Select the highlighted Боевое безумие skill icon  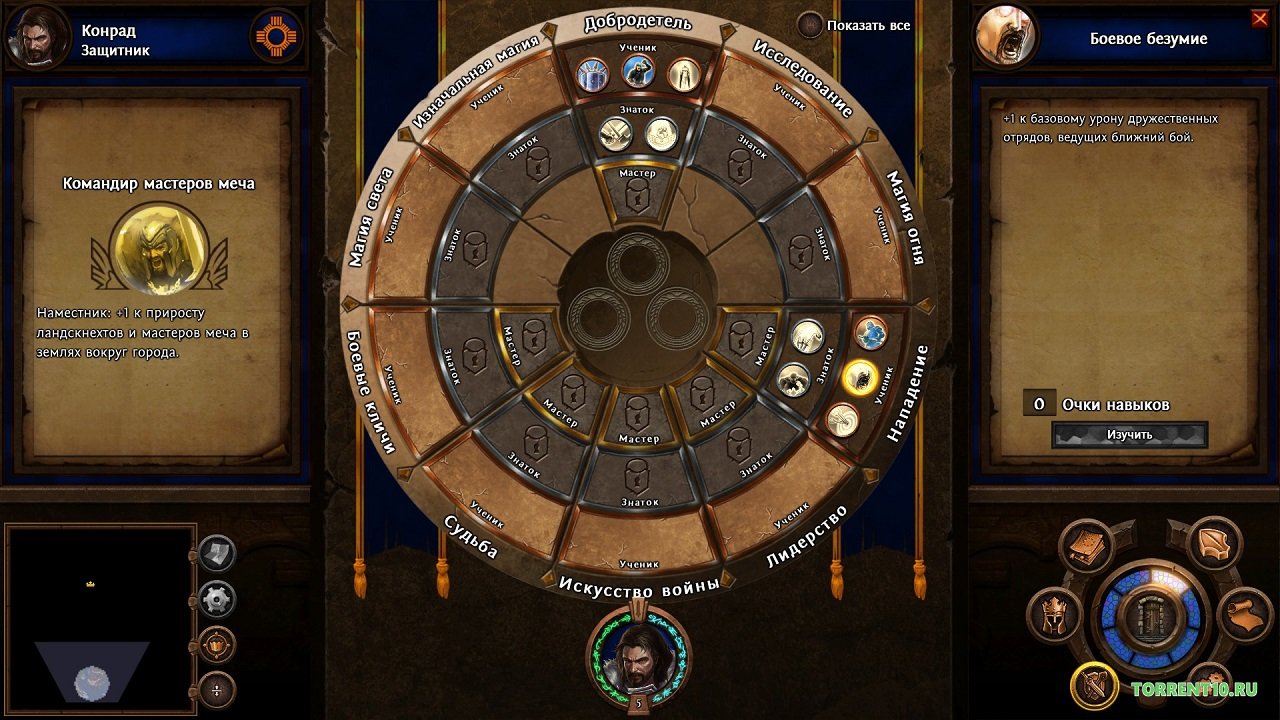[x=860, y=377]
